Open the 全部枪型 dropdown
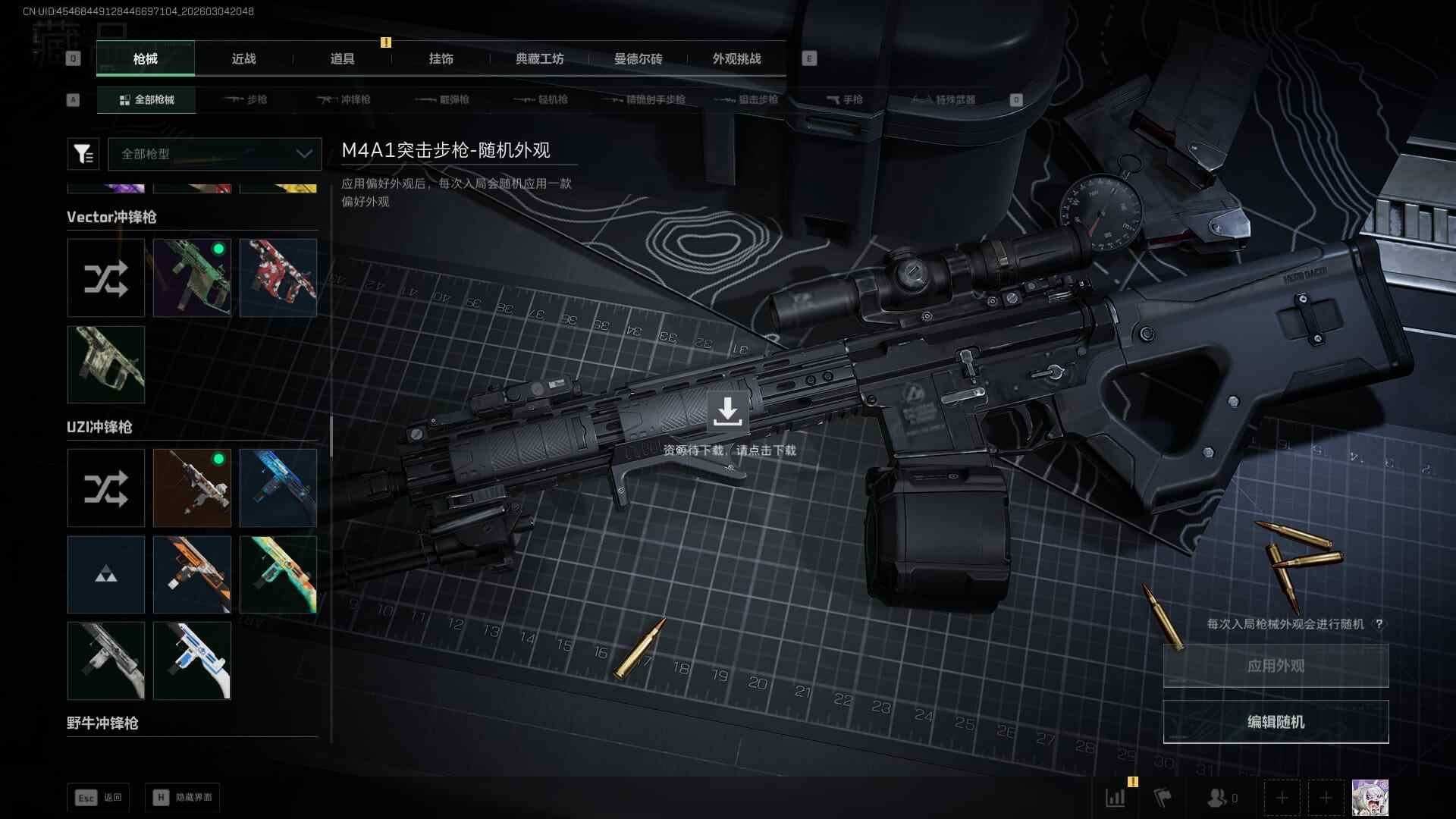Image resolution: width=1456 pixels, height=819 pixels. 215,154
